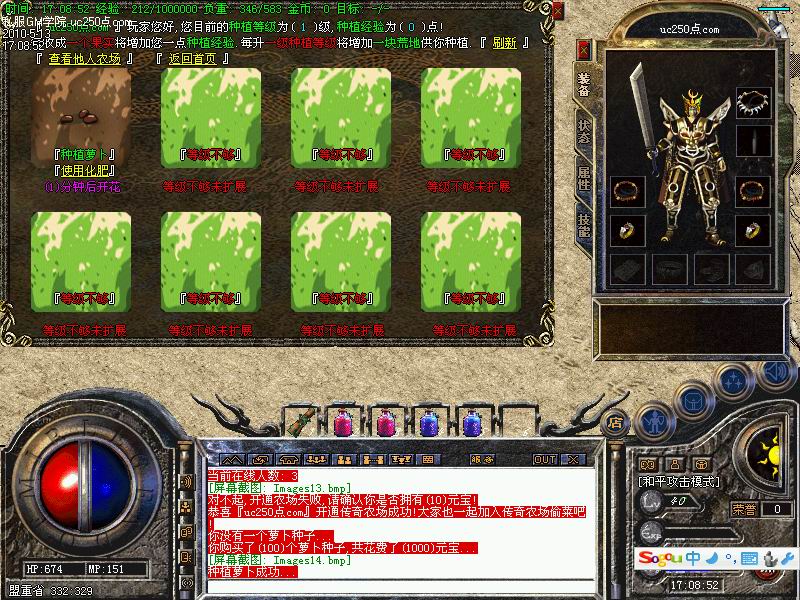Click the X button on the chat toolbar
Screen dimensions: 800x600
click(x=573, y=459)
